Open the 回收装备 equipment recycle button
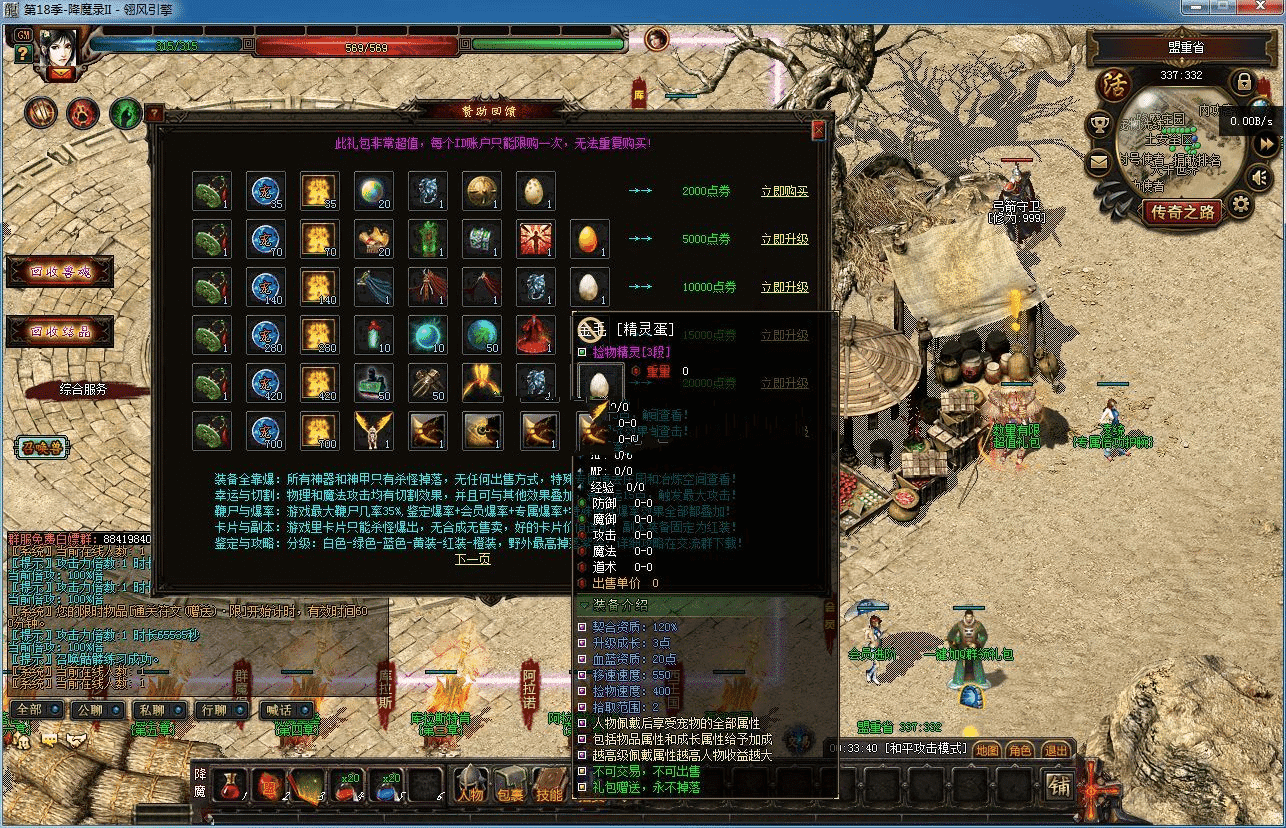Image resolution: width=1286 pixels, height=828 pixels. tap(60, 331)
